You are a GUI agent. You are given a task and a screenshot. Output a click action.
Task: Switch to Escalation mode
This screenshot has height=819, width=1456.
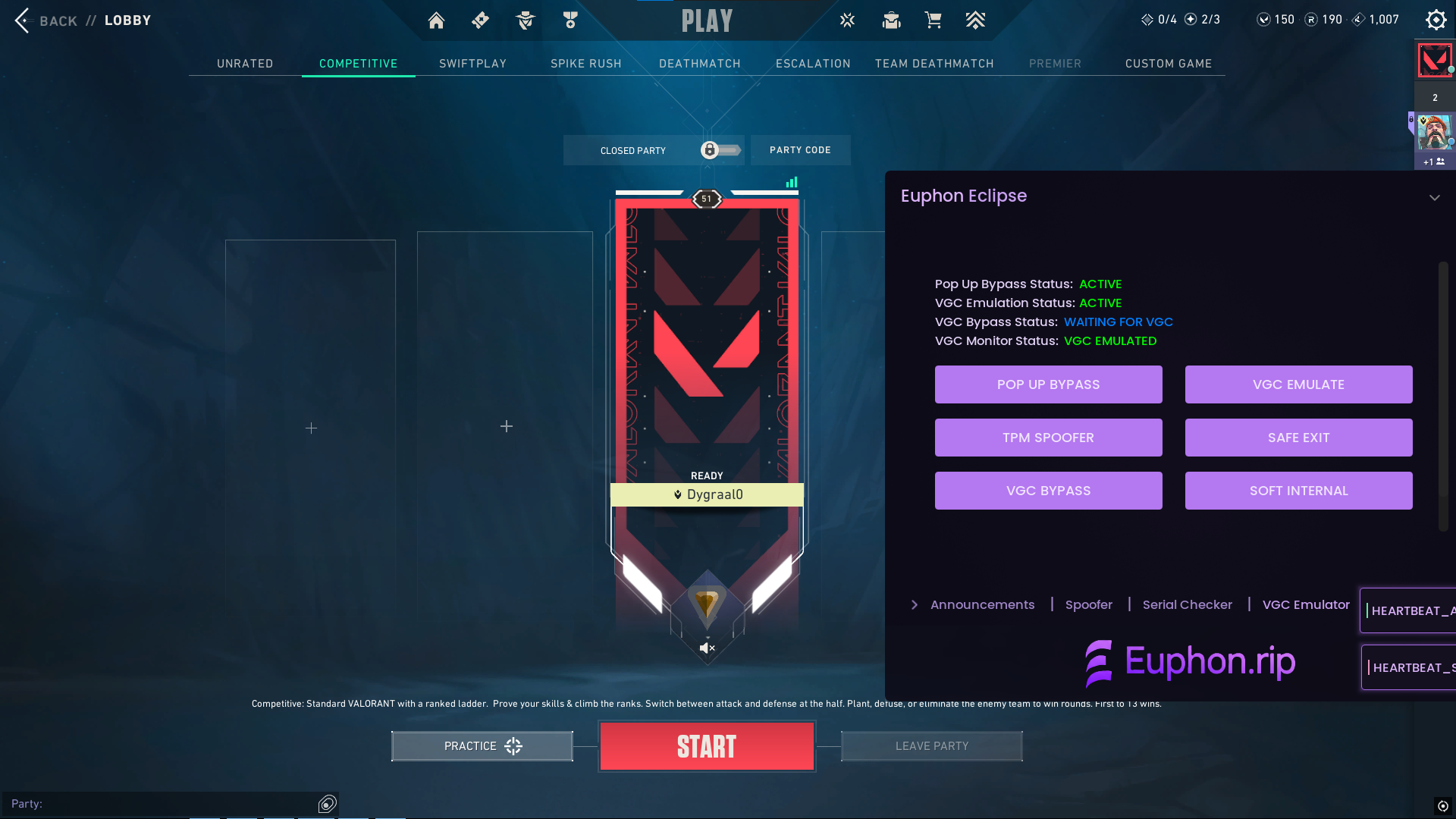(813, 64)
